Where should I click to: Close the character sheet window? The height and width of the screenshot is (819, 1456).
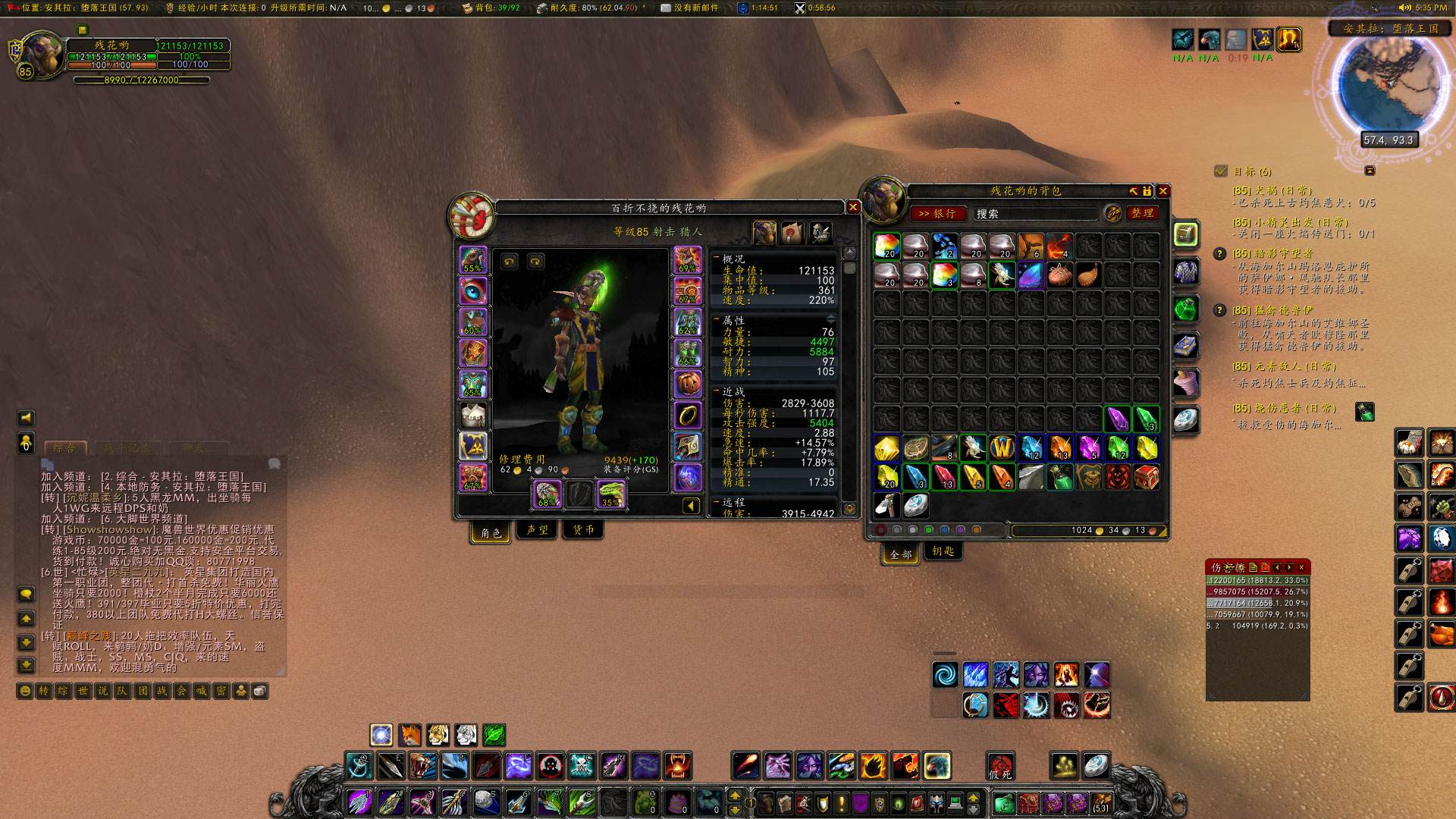[852, 207]
